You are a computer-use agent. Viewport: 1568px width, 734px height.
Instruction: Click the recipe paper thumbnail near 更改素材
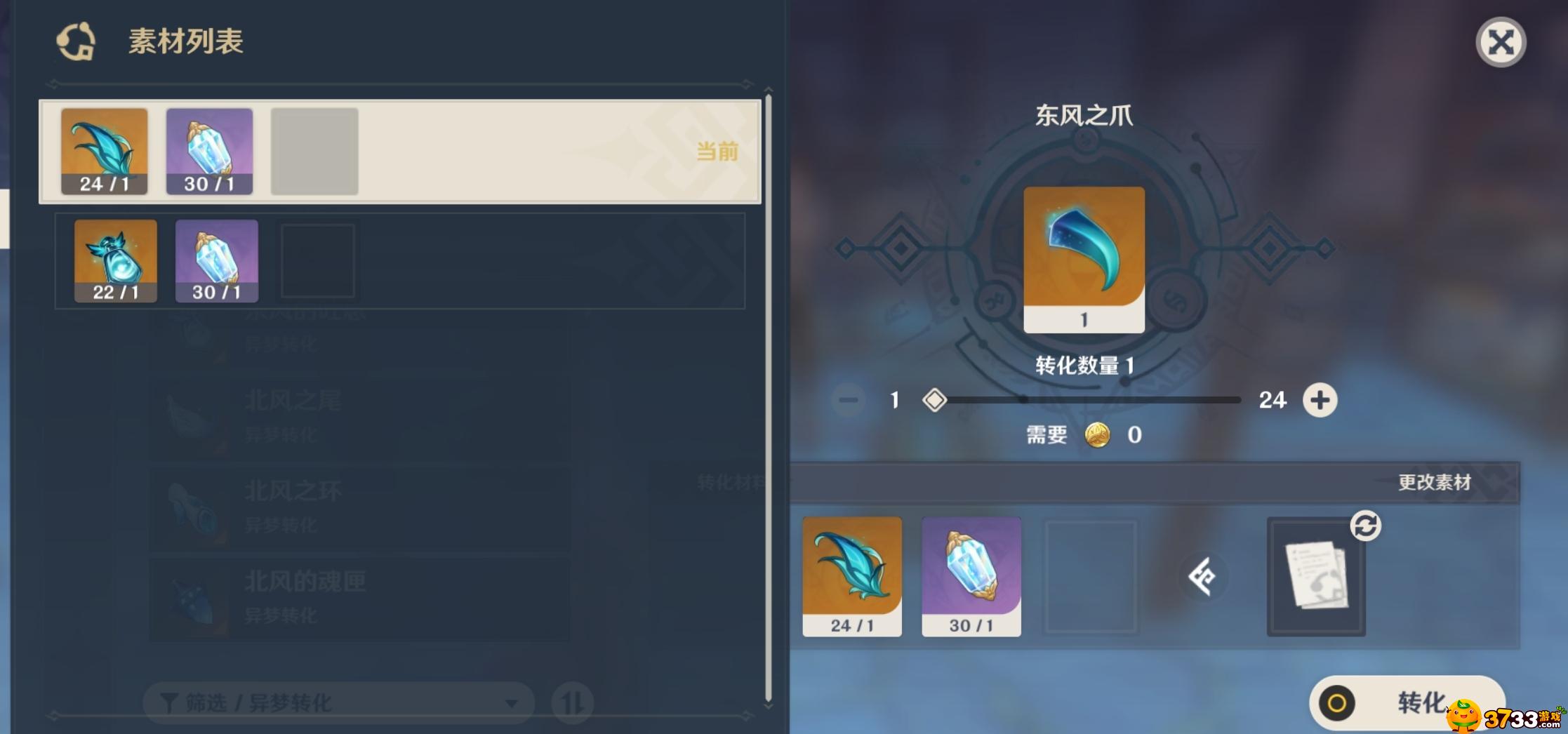pyautogui.click(x=1316, y=575)
